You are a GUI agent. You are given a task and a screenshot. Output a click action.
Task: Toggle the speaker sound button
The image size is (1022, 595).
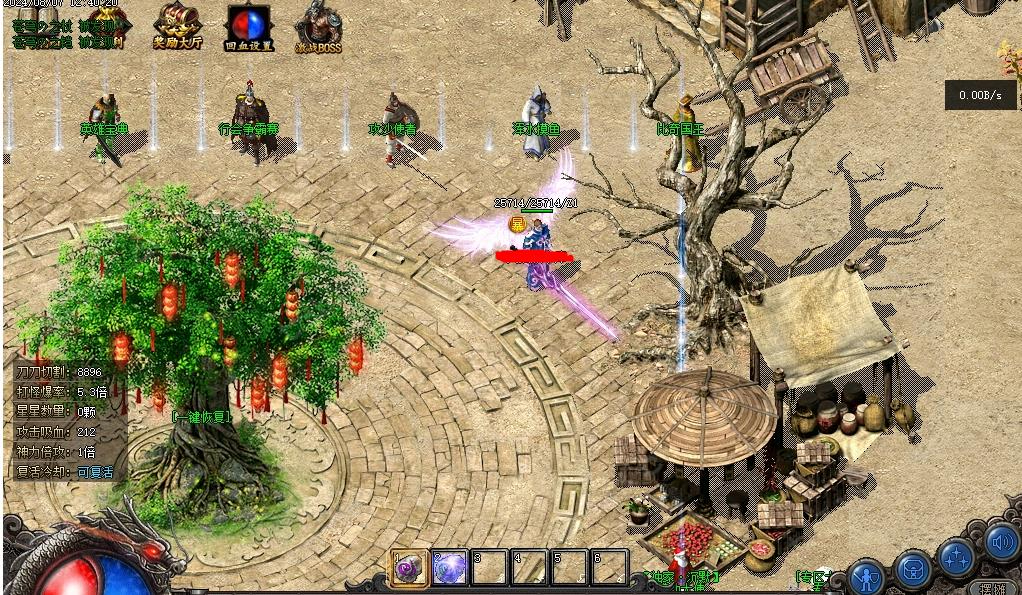tap(1001, 542)
